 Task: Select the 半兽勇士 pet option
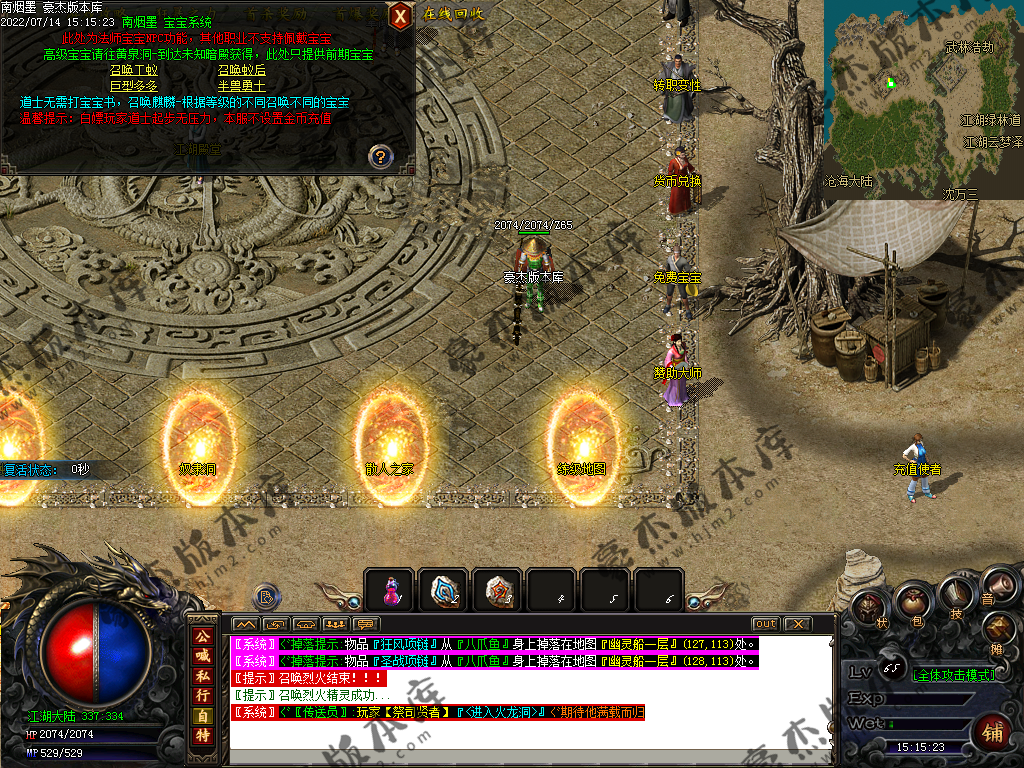click(x=241, y=86)
